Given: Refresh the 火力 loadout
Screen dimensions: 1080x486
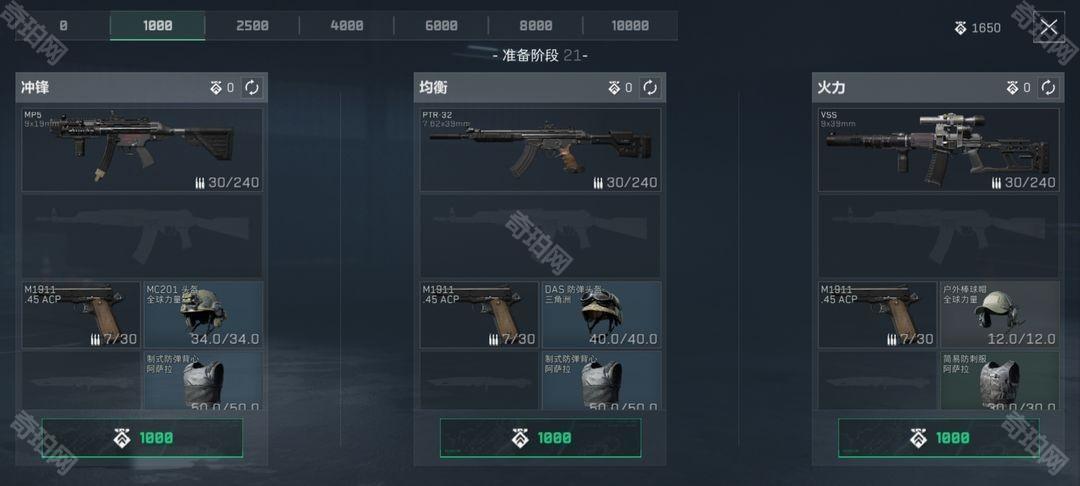Looking at the screenshot, I should (1048, 88).
